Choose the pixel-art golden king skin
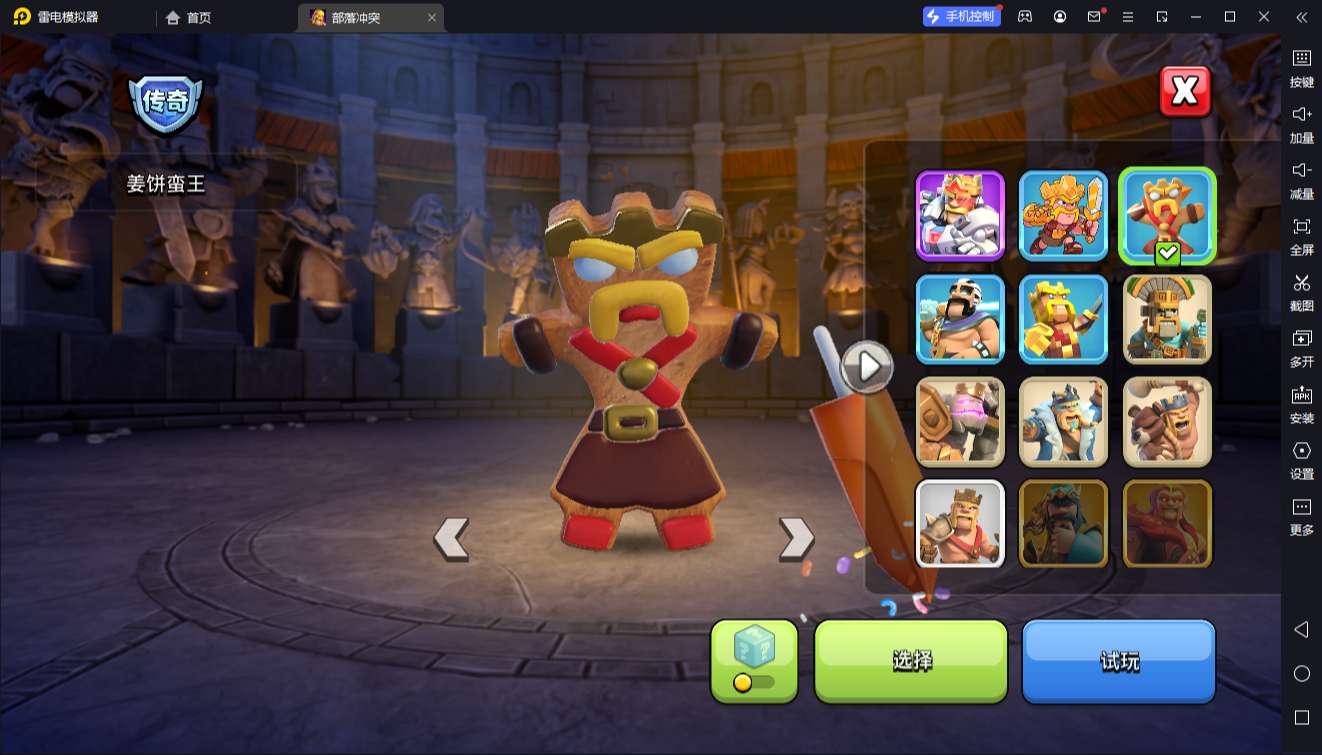The image size is (1322, 755). [1063, 319]
